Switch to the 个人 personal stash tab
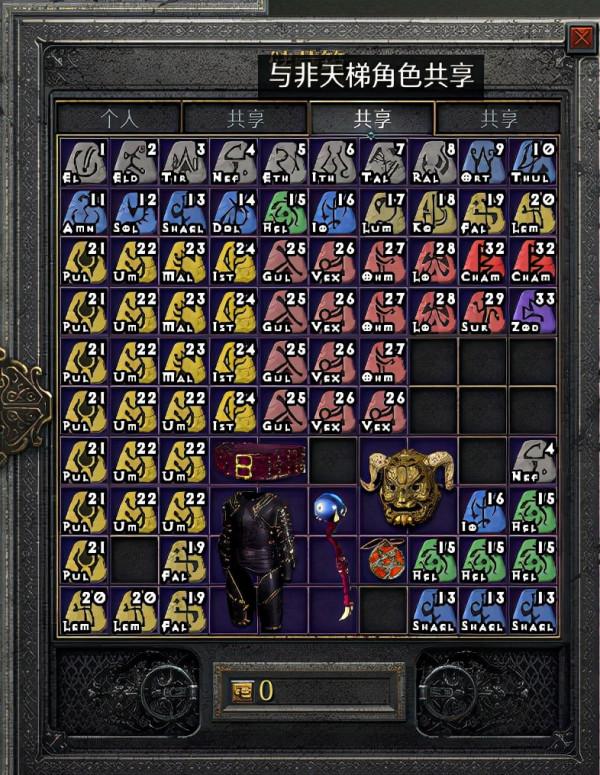Screen dimensions: 600x775 (x=119, y=119)
